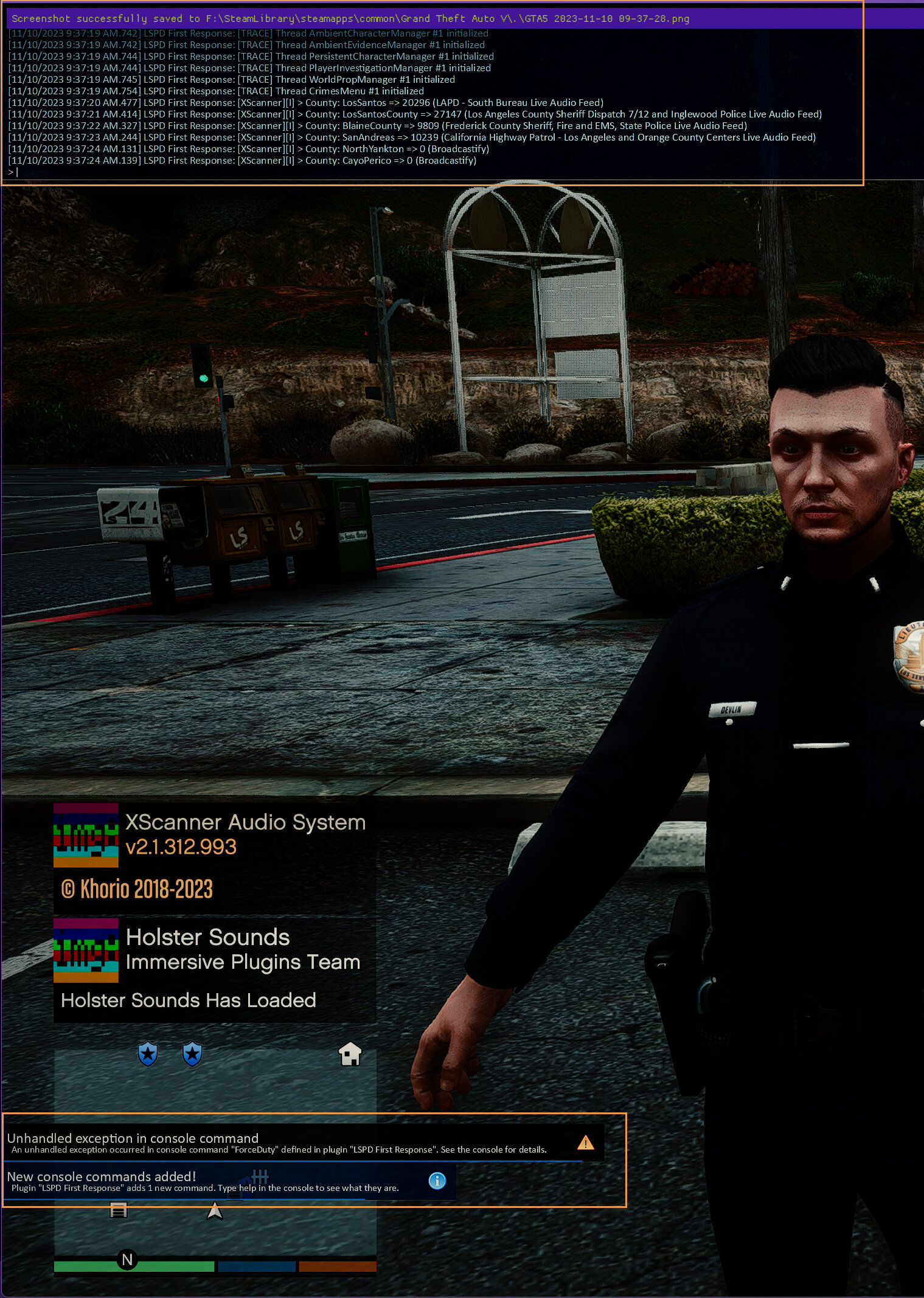The image size is (924, 1298).
Task: Click the XScanner Audio System notification
Action: coord(214,858)
